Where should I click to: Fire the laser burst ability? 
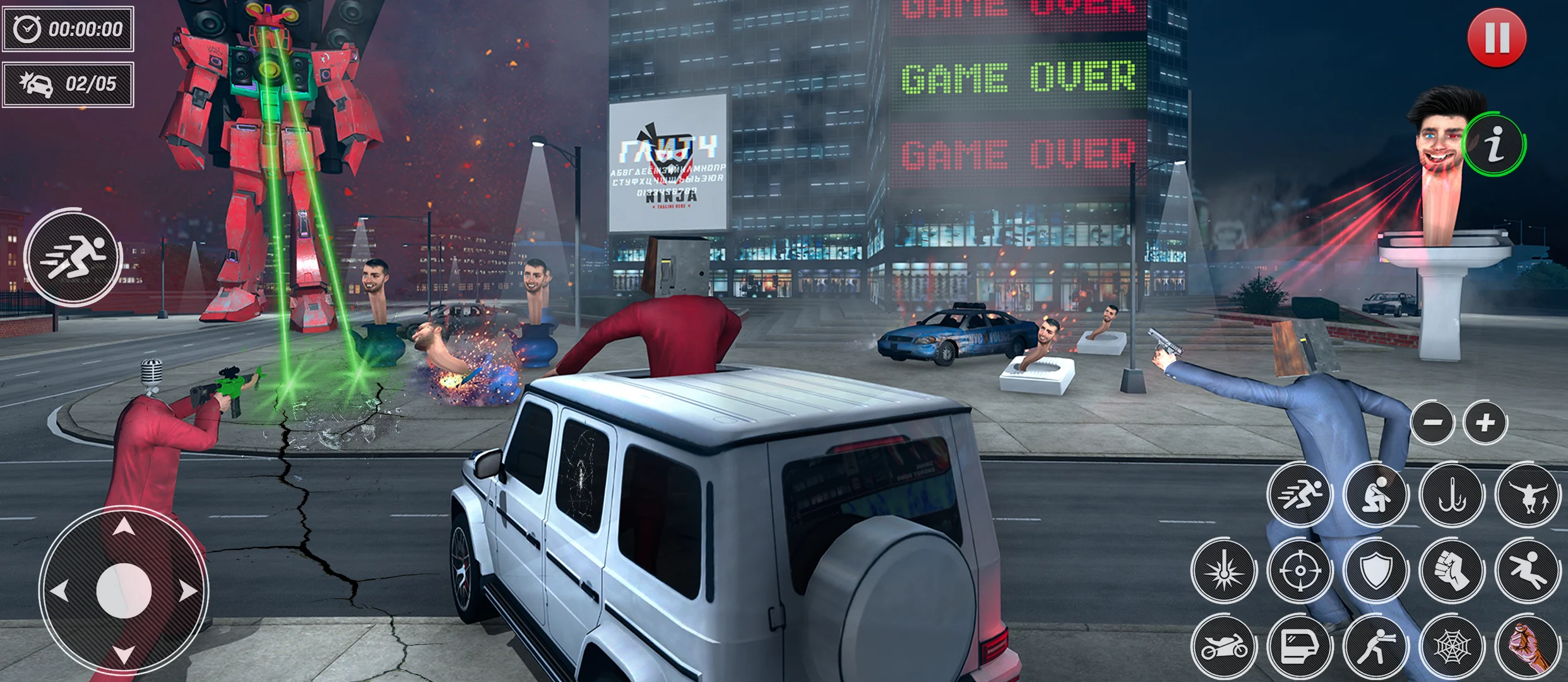[1223, 571]
